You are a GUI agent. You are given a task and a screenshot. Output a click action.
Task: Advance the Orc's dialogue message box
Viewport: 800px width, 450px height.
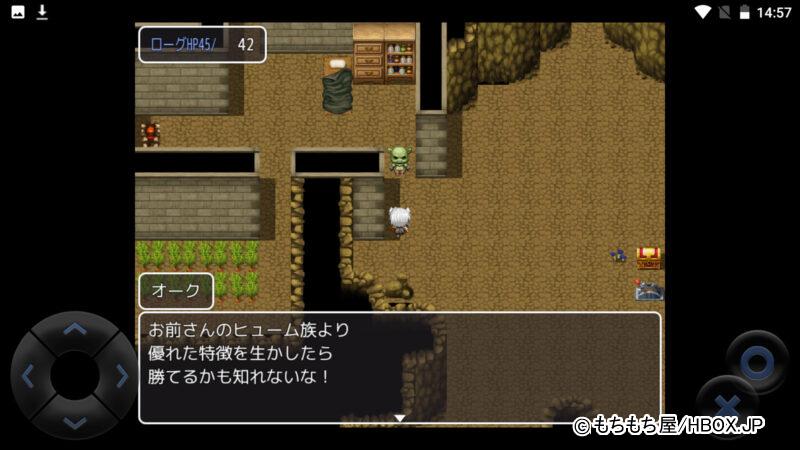(399, 367)
